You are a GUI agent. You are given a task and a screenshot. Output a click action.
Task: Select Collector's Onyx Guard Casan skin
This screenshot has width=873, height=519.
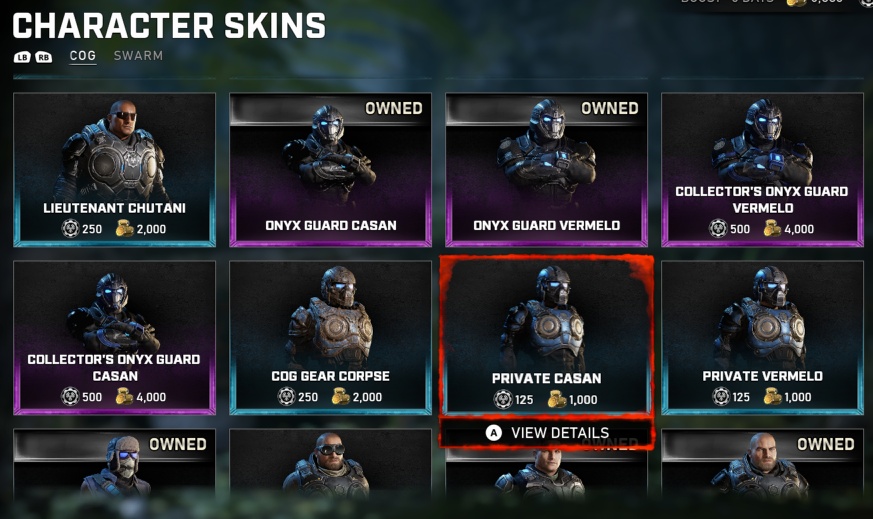114,337
